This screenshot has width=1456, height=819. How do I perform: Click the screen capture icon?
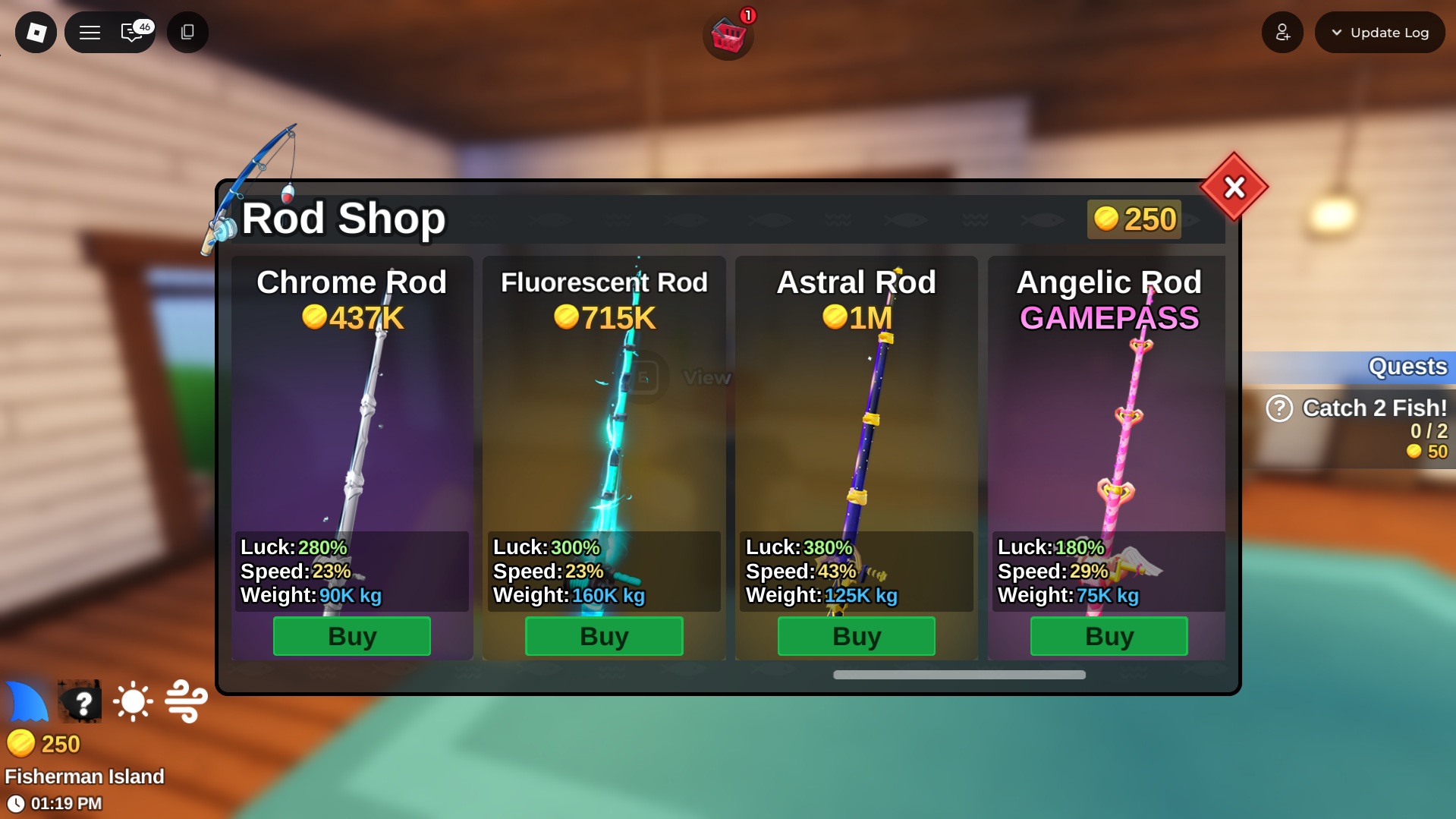187,32
